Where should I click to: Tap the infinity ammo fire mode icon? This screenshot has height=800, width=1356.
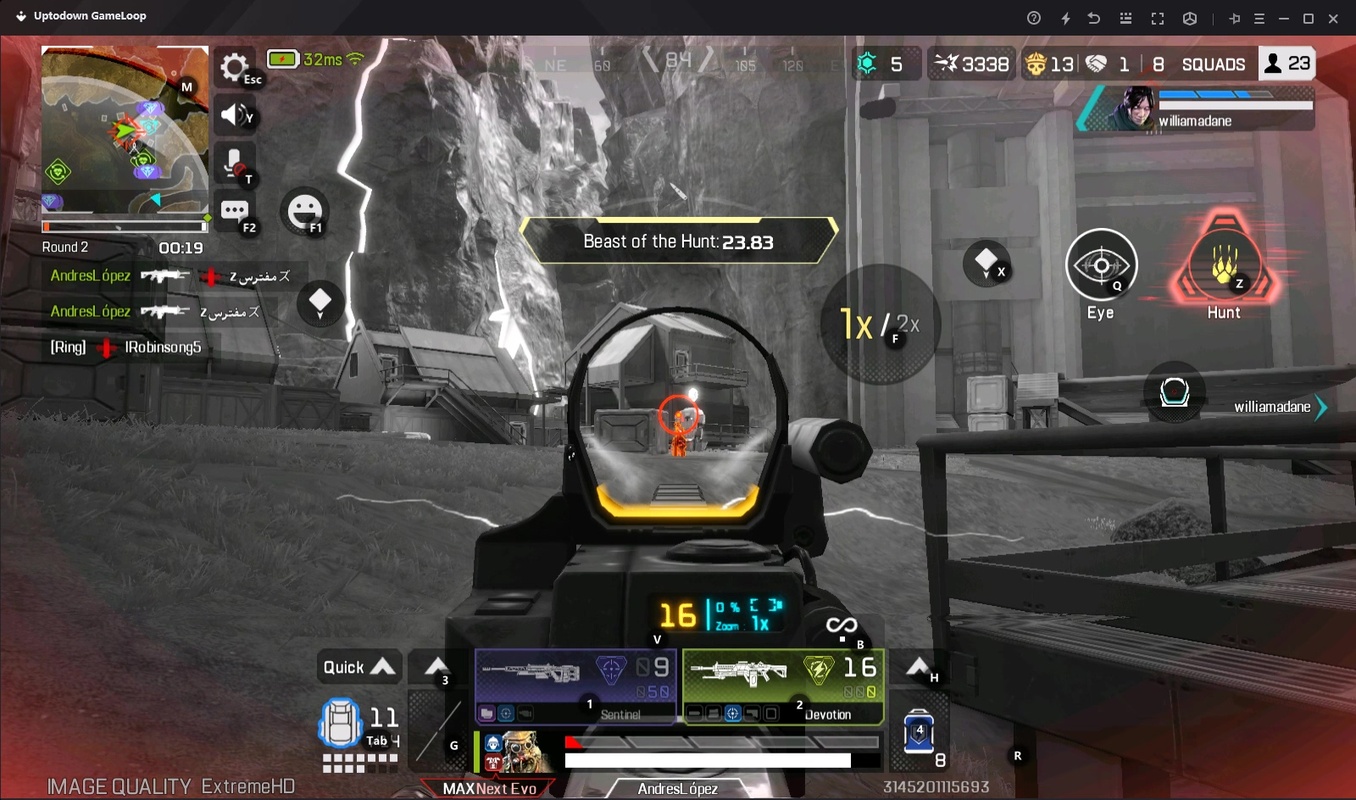(x=842, y=627)
